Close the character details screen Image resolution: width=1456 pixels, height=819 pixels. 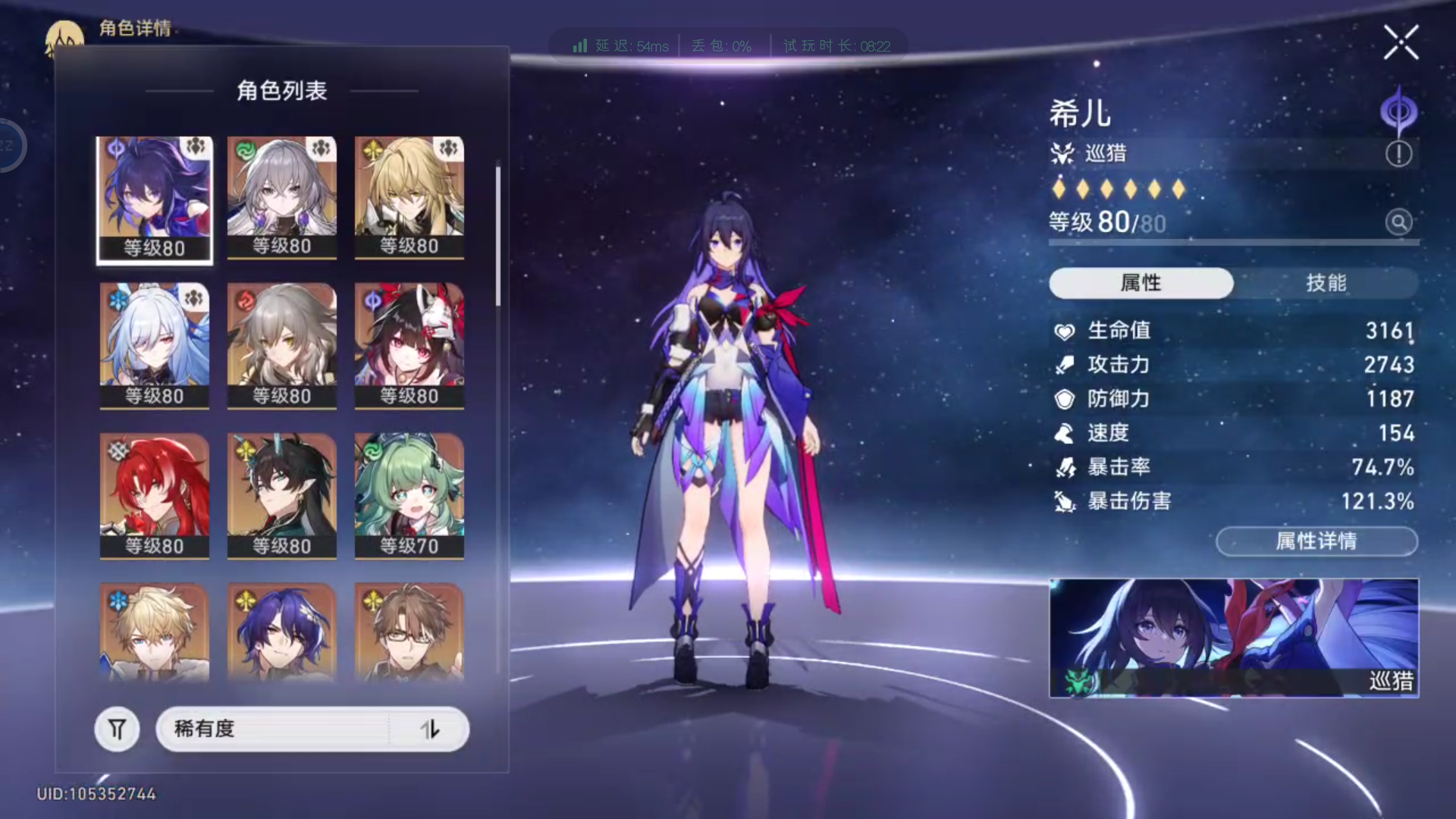[1400, 42]
